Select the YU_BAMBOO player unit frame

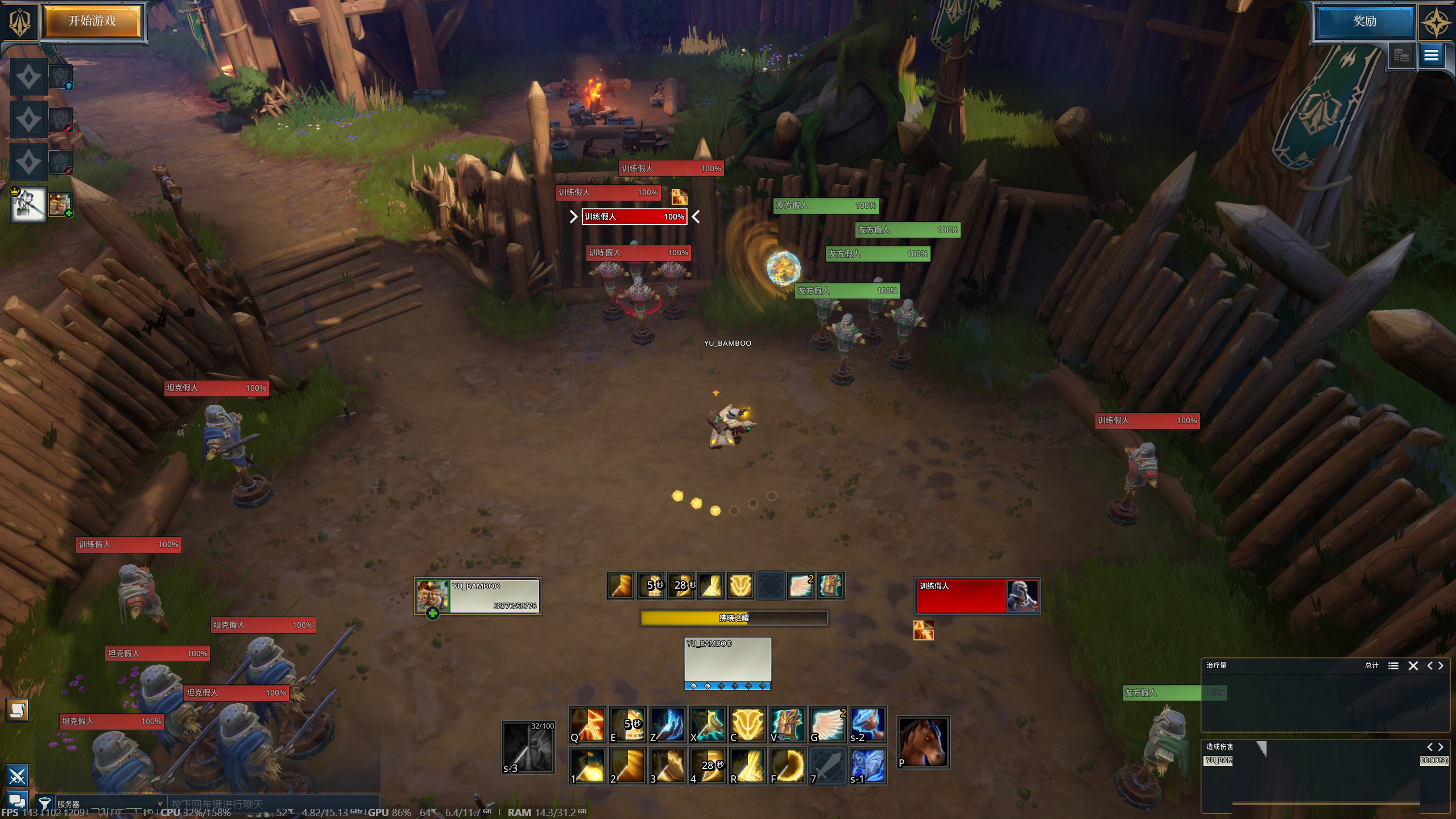478,596
